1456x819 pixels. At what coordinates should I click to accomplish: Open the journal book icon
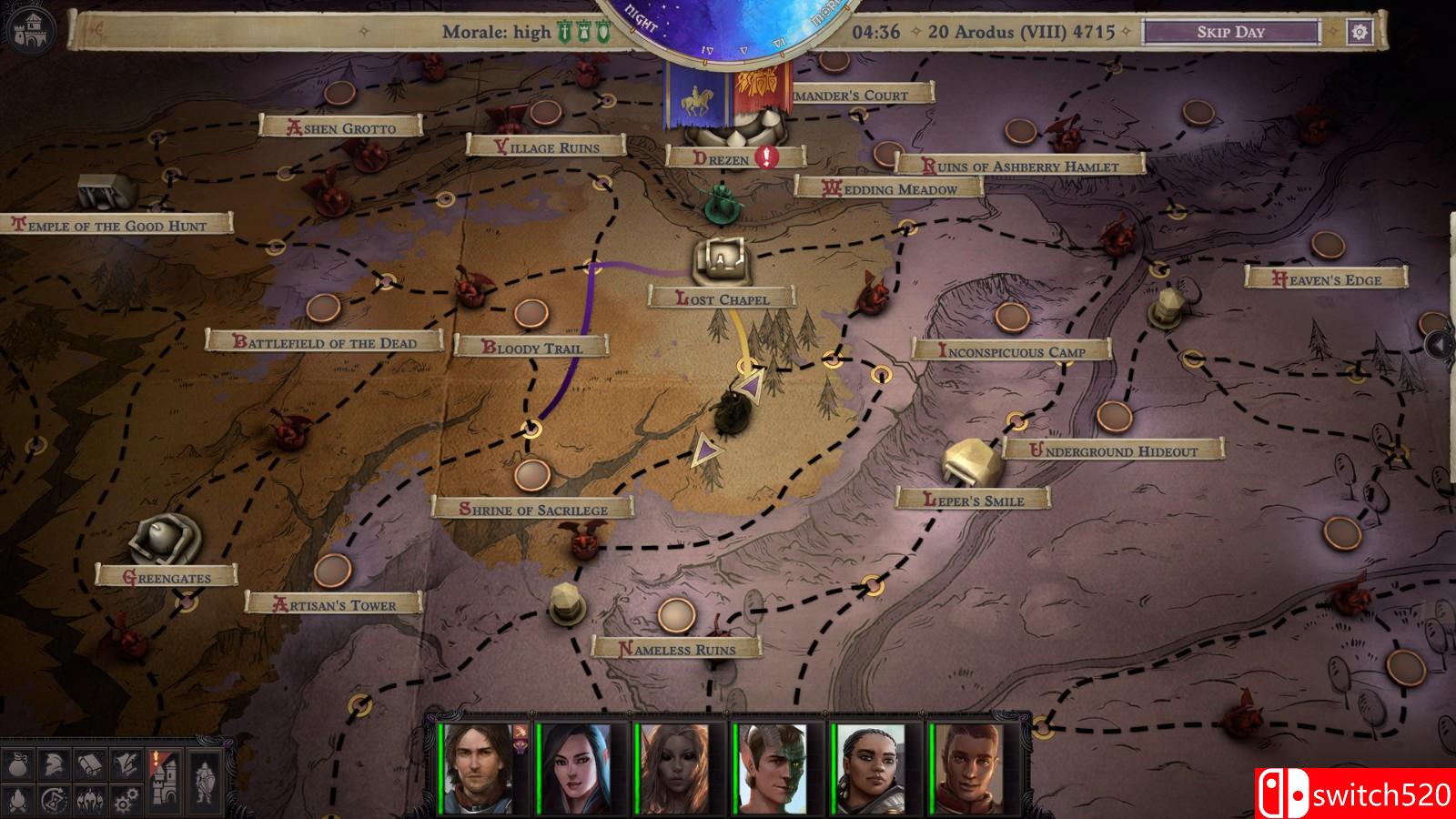[89, 764]
